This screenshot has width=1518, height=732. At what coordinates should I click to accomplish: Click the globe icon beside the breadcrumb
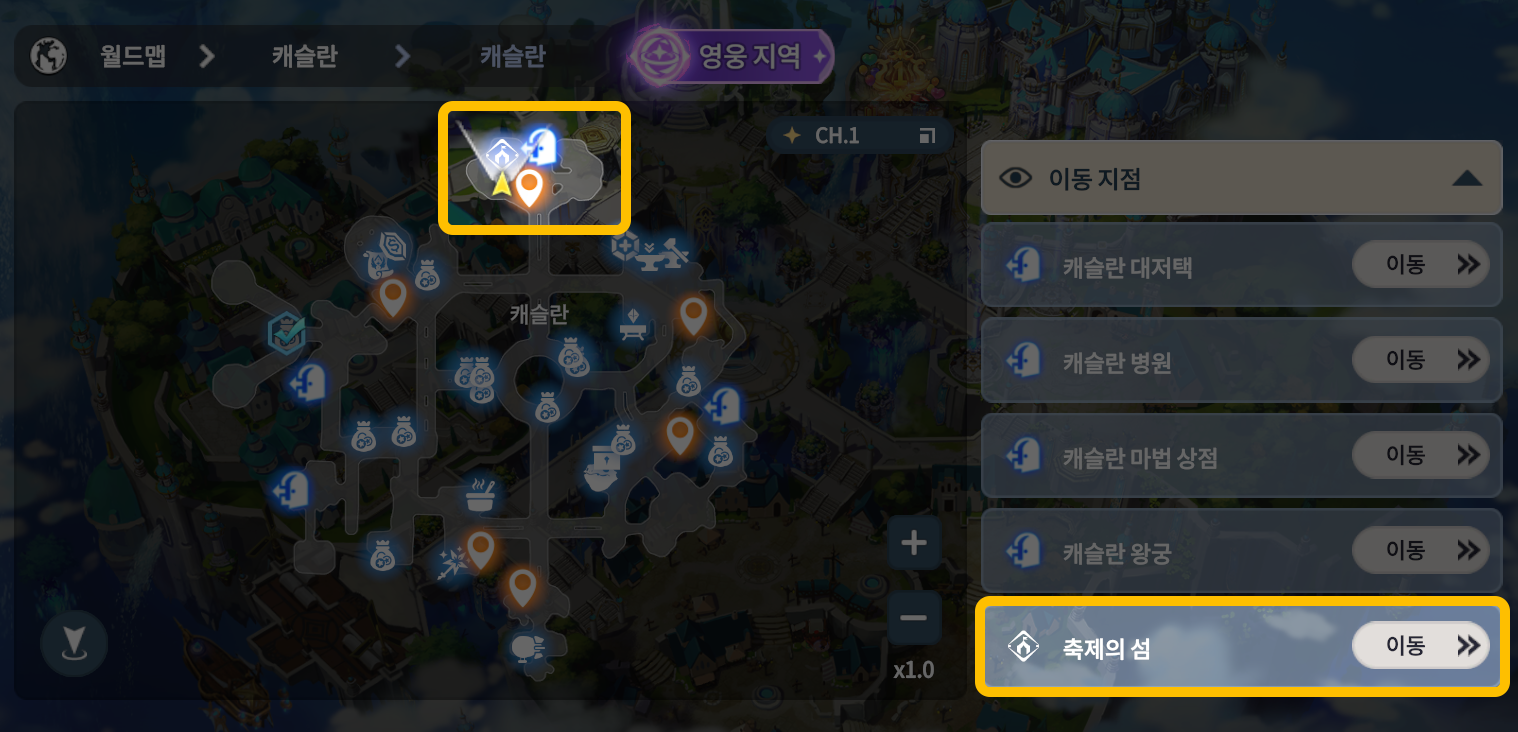click(x=47, y=56)
